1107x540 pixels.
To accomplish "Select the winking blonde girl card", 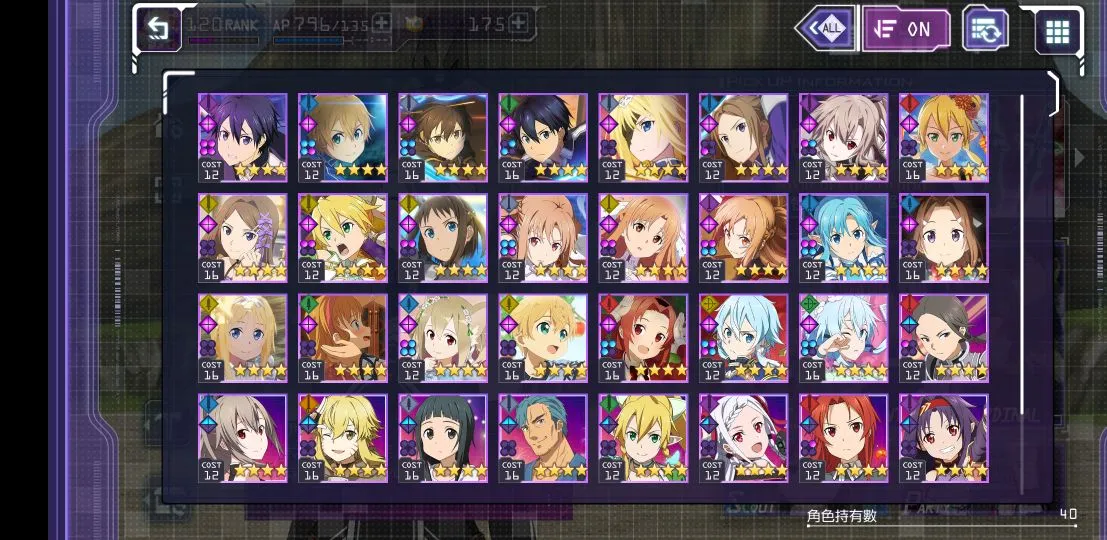I will coord(343,438).
